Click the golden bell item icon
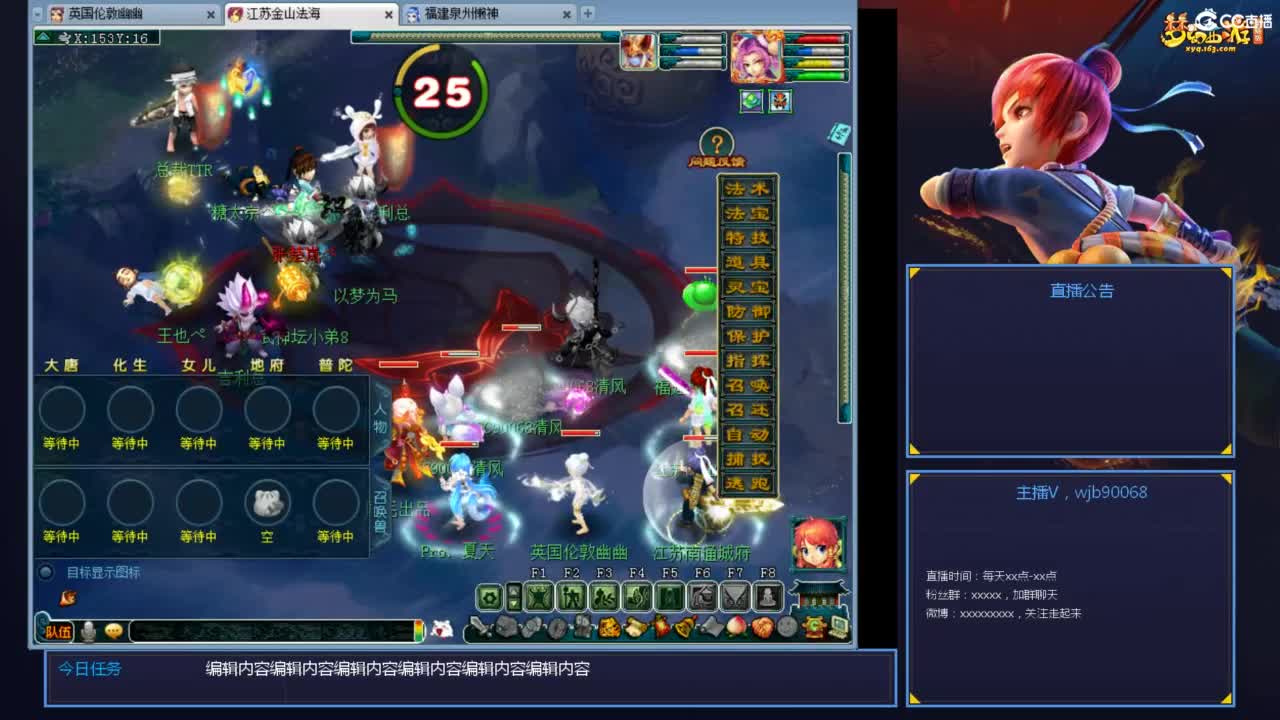Image resolution: width=1280 pixels, height=720 pixels. (684, 627)
